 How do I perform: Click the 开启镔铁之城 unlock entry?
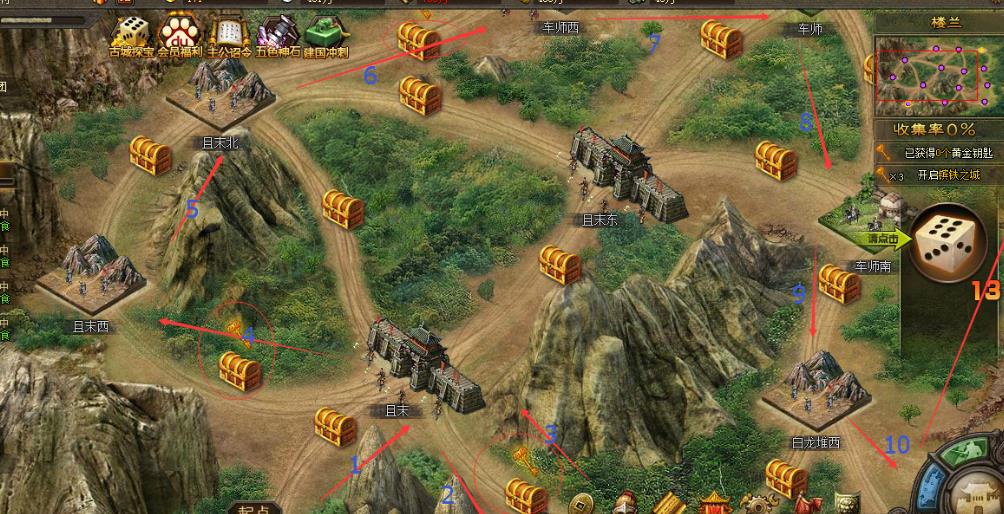(x=944, y=175)
